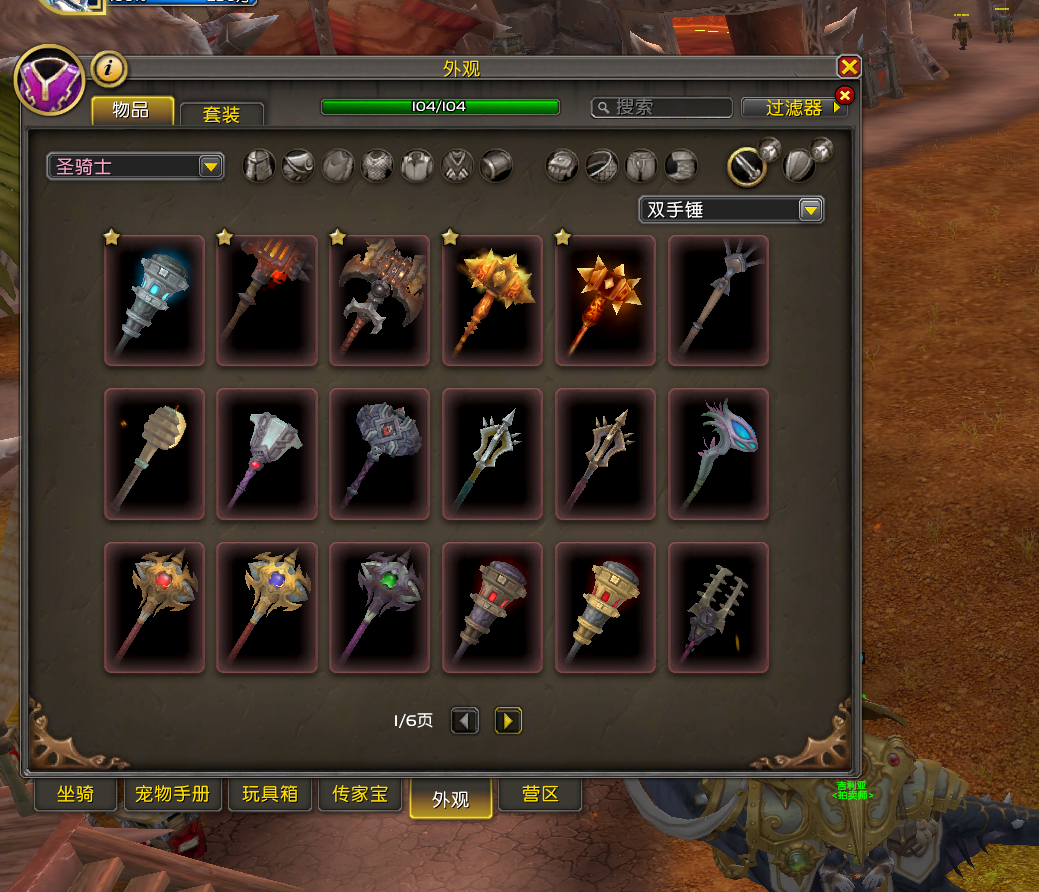Open the 圣骑士 class dropdown
Viewport: 1039px width, 892px height.
135,166
